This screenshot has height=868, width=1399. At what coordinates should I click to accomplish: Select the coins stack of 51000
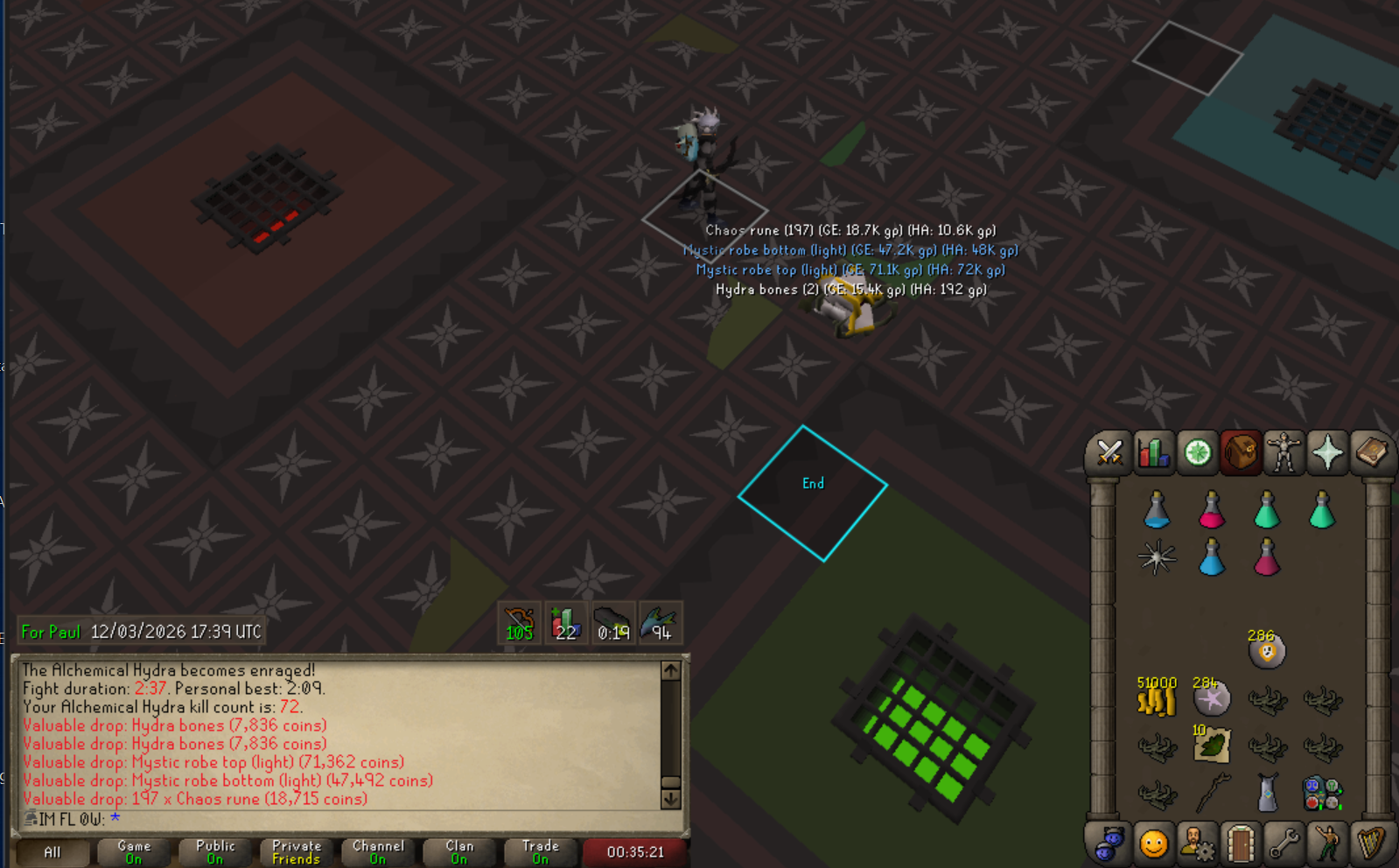pos(1156,698)
